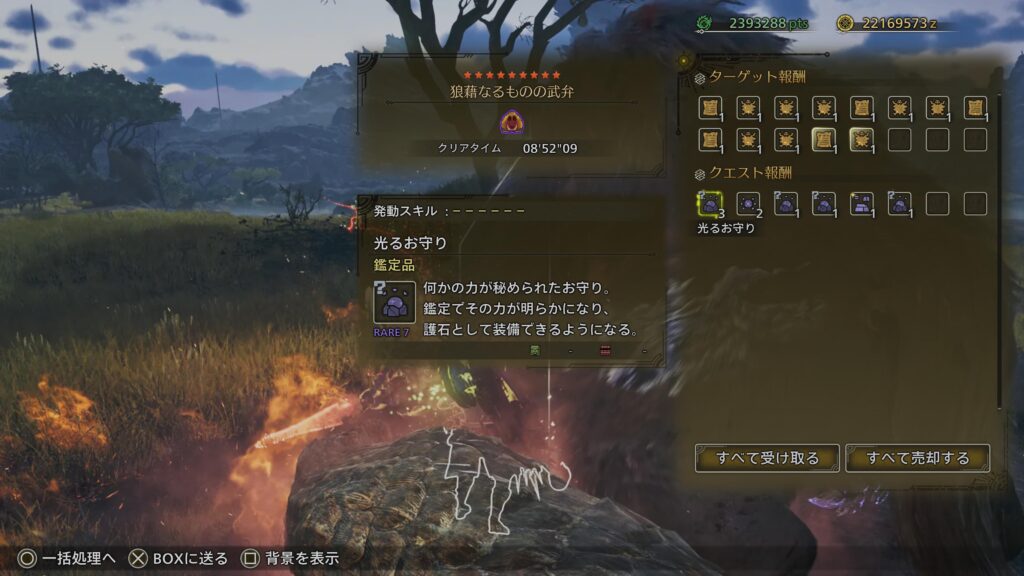This screenshot has width=1024, height=576.
Task: Click the すべて売却する sell-all button
Action: click(918, 458)
